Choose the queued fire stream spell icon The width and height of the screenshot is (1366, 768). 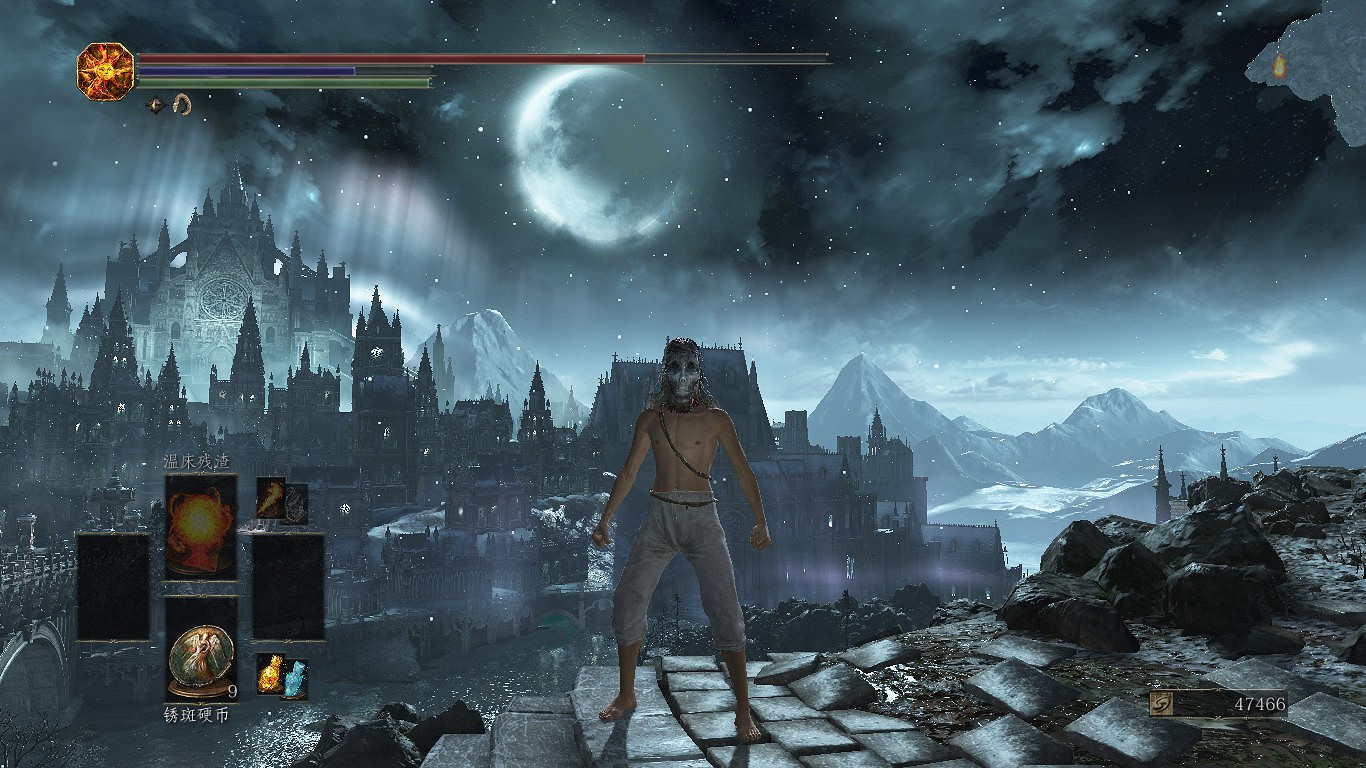point(271,497)
